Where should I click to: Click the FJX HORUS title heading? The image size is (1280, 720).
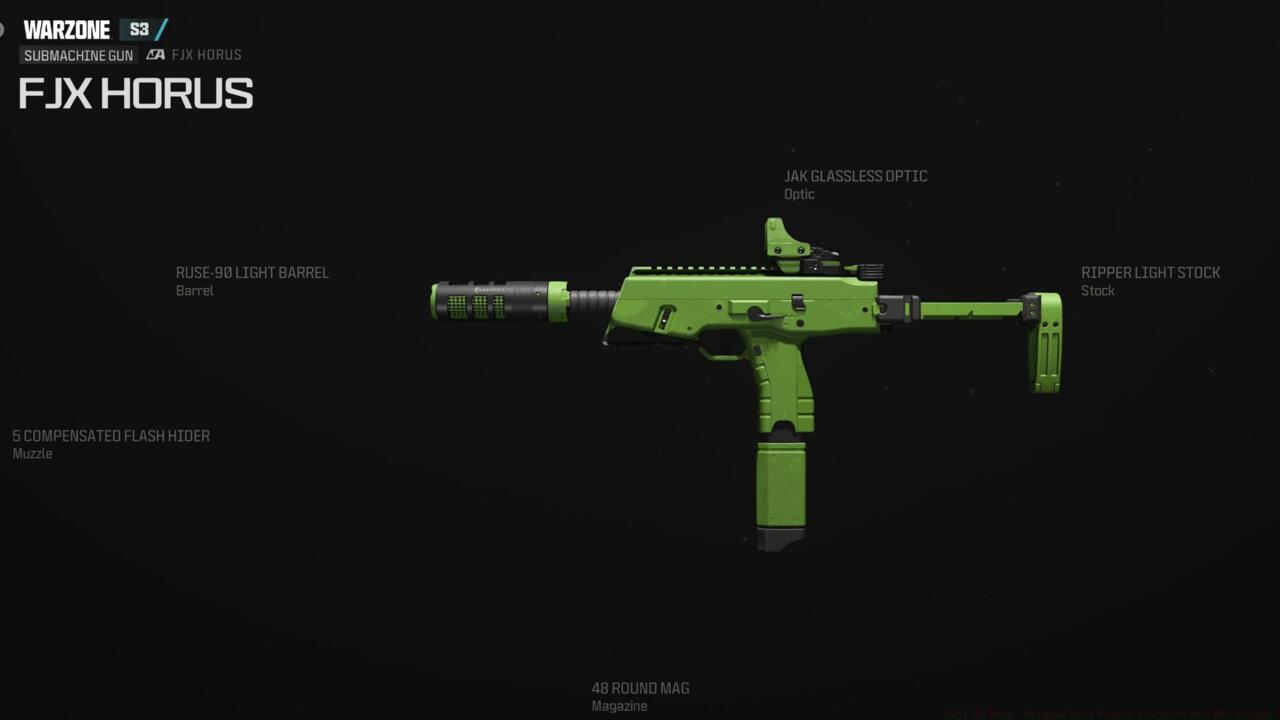(x=135, y=94)
